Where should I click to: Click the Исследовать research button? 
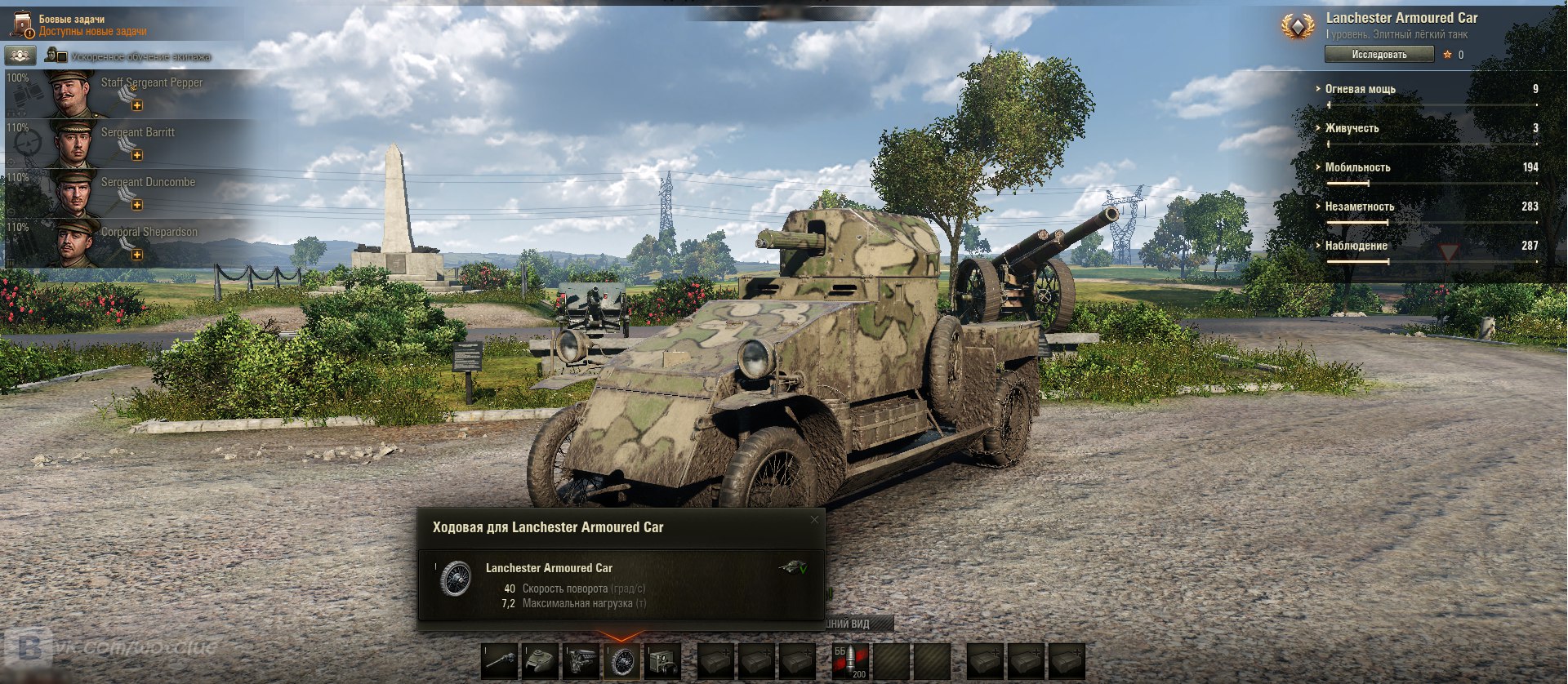tap(1379, 55)
